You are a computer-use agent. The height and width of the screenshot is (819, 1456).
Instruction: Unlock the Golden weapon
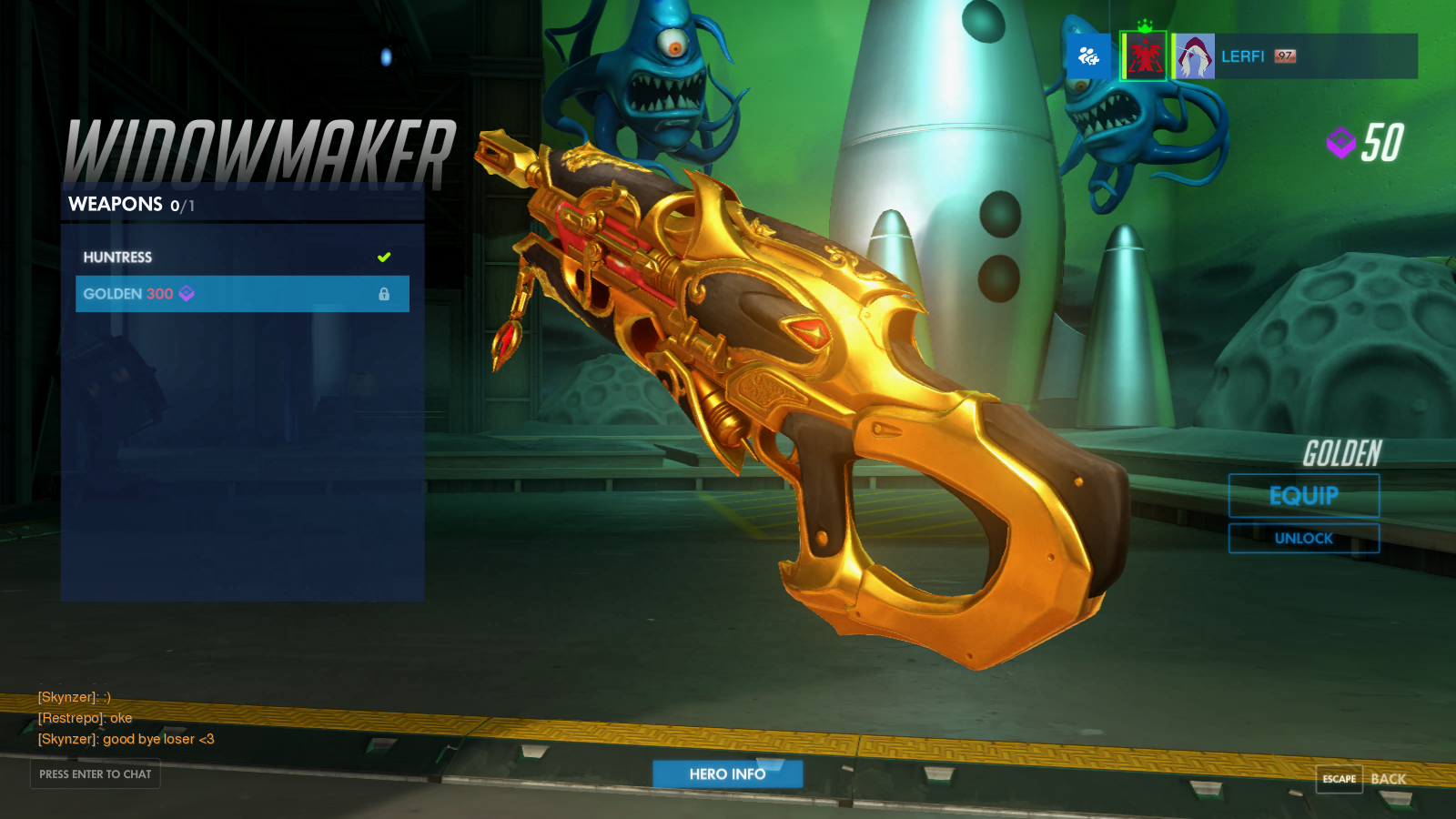(1303, 538)
